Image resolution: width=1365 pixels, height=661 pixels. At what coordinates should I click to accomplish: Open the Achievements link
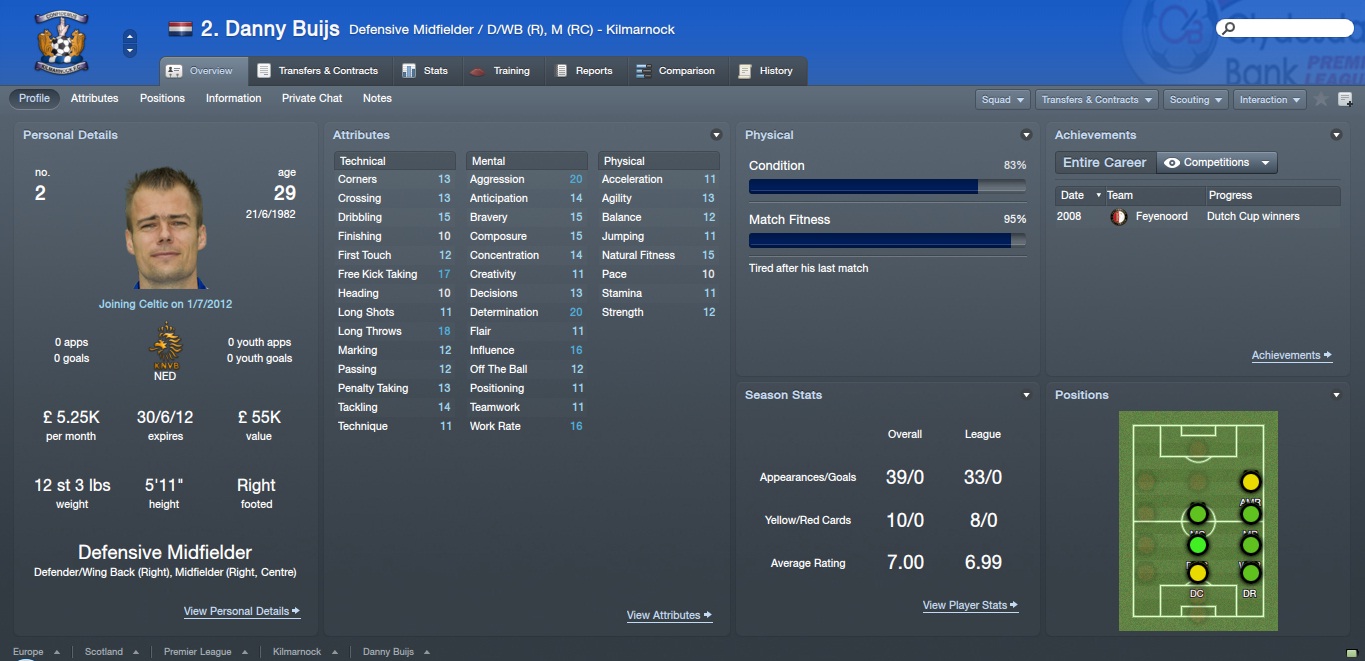tap(1291, 355)
